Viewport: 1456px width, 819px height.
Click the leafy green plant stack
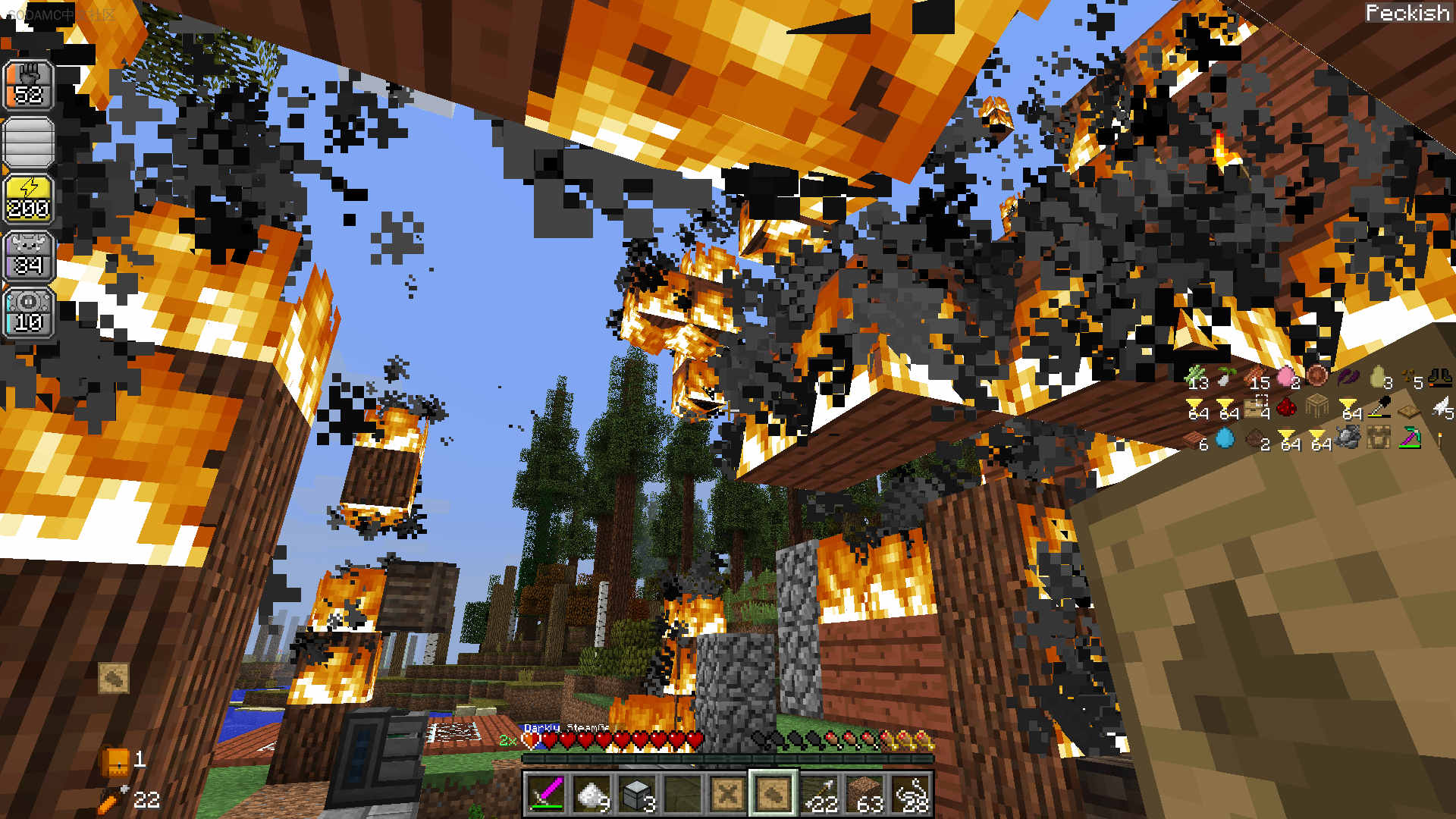[1196, 377]
